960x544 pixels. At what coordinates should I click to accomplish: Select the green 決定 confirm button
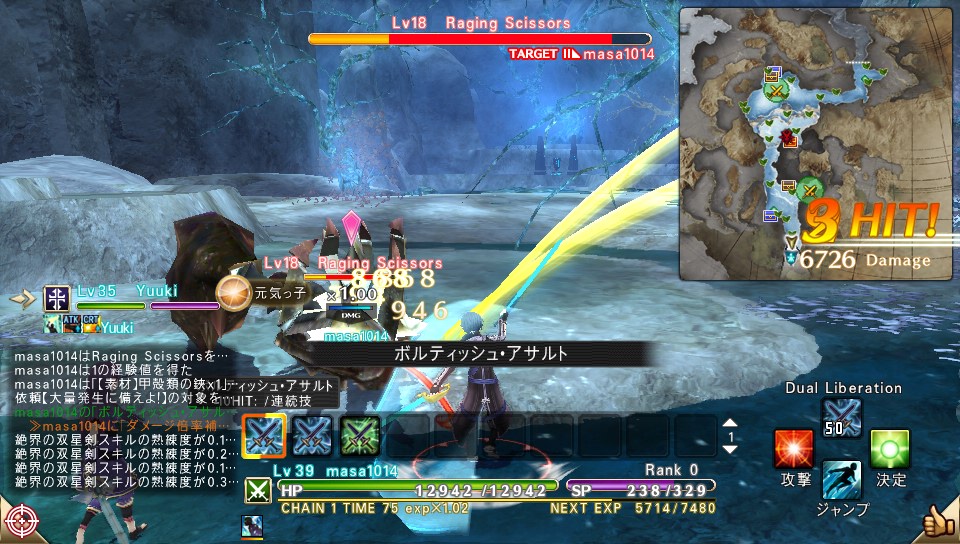click(889, 449)
